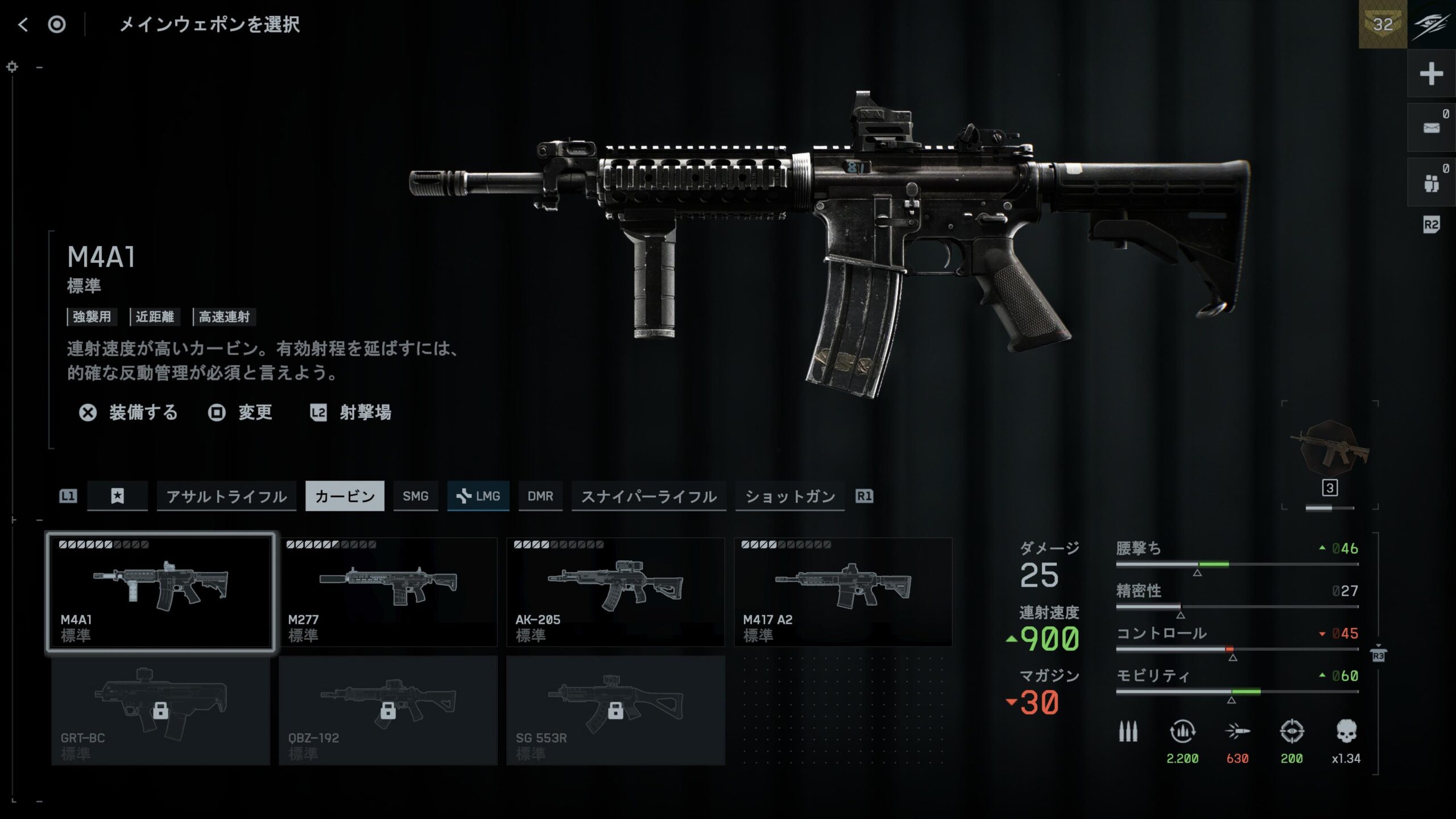
Task: Equip the weapon with 装備する
Action: [x=129, y=412]
